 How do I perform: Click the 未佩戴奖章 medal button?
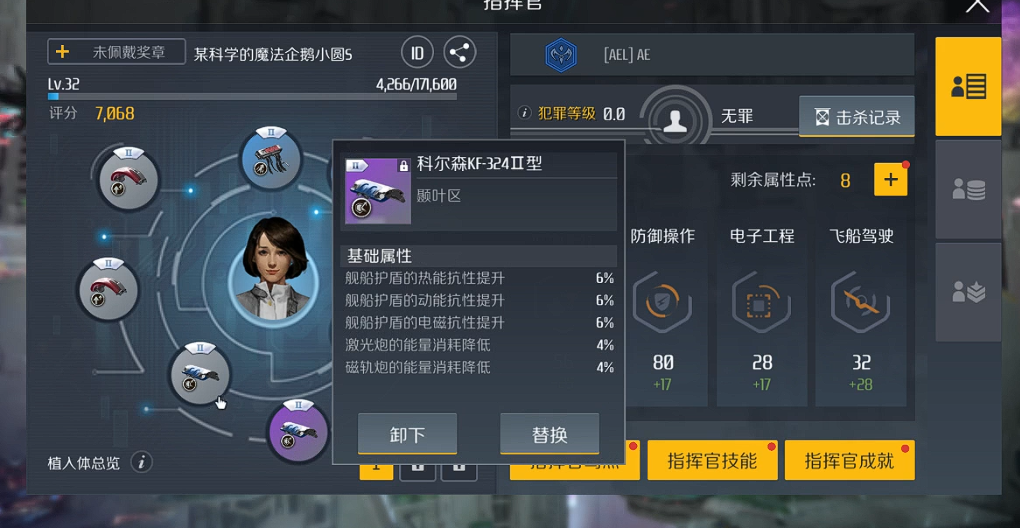(x=117, y=52)
